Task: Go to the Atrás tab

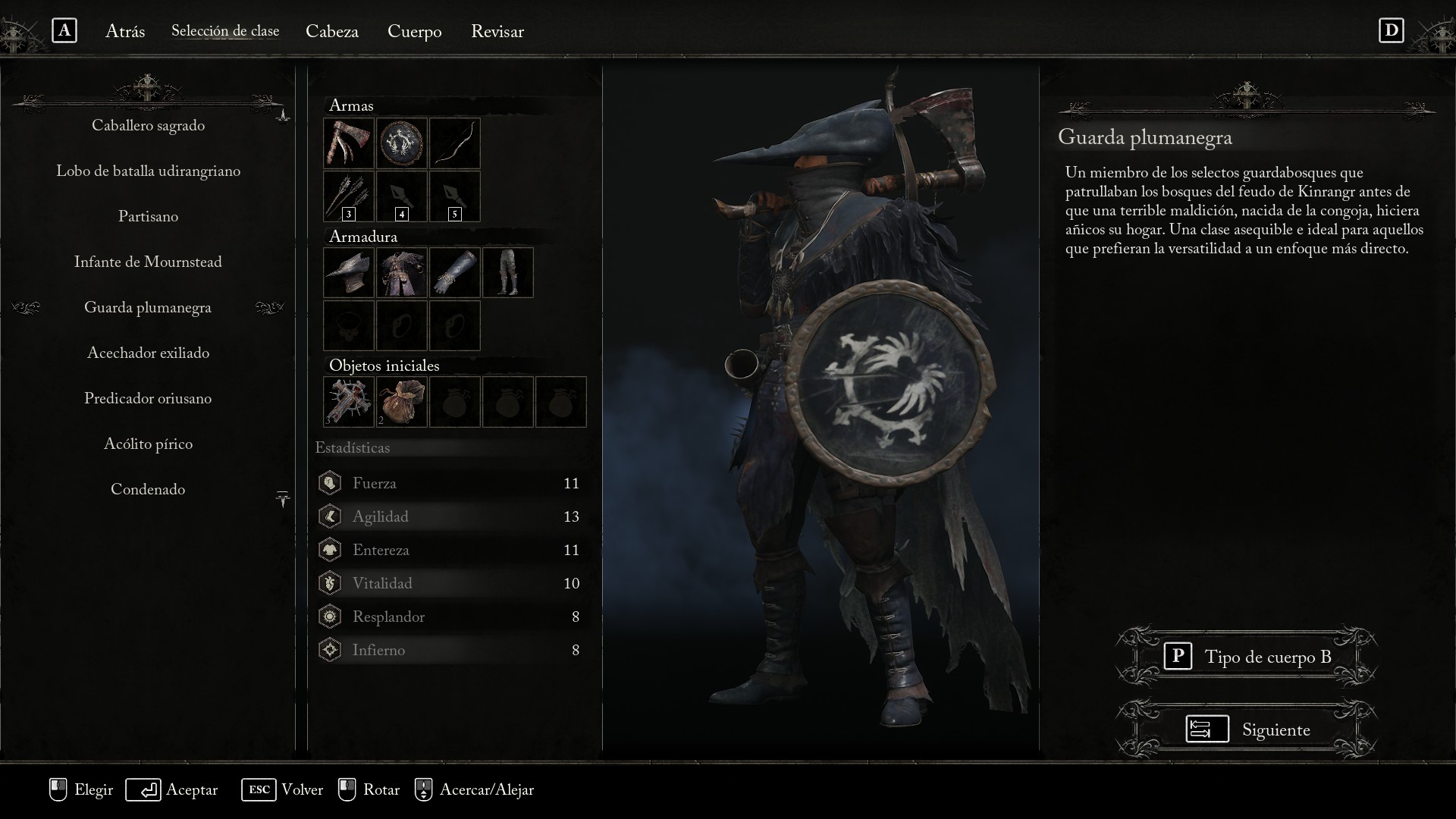Action: click(x=125, y=32)
